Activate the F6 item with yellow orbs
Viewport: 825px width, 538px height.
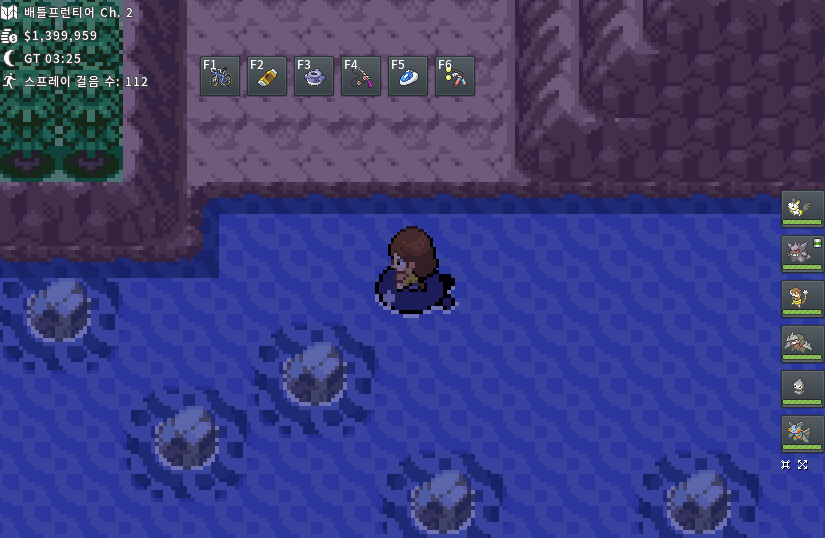coord(455,76)
